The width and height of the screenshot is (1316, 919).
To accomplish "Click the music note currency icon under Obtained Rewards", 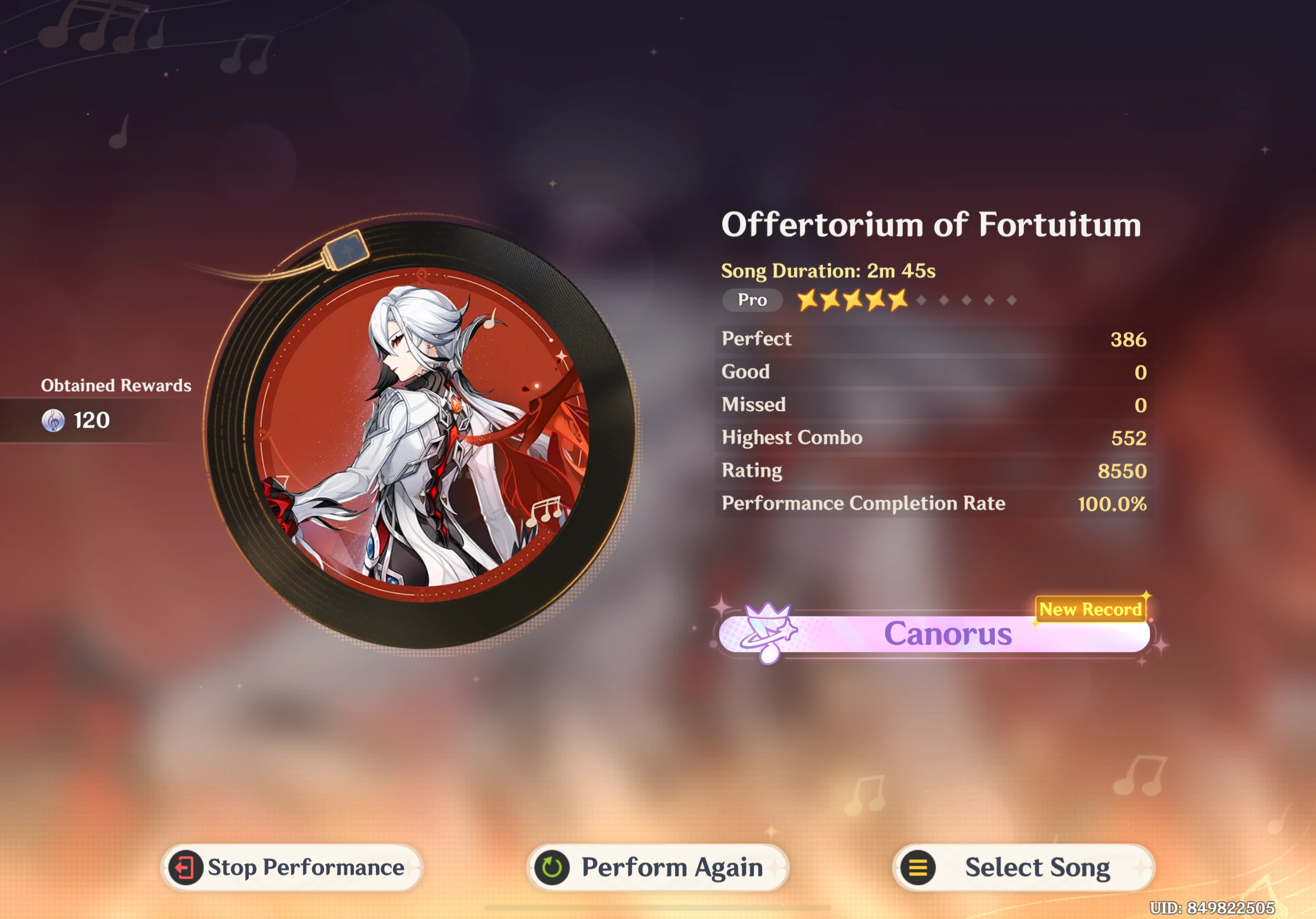I will [53, 420].
